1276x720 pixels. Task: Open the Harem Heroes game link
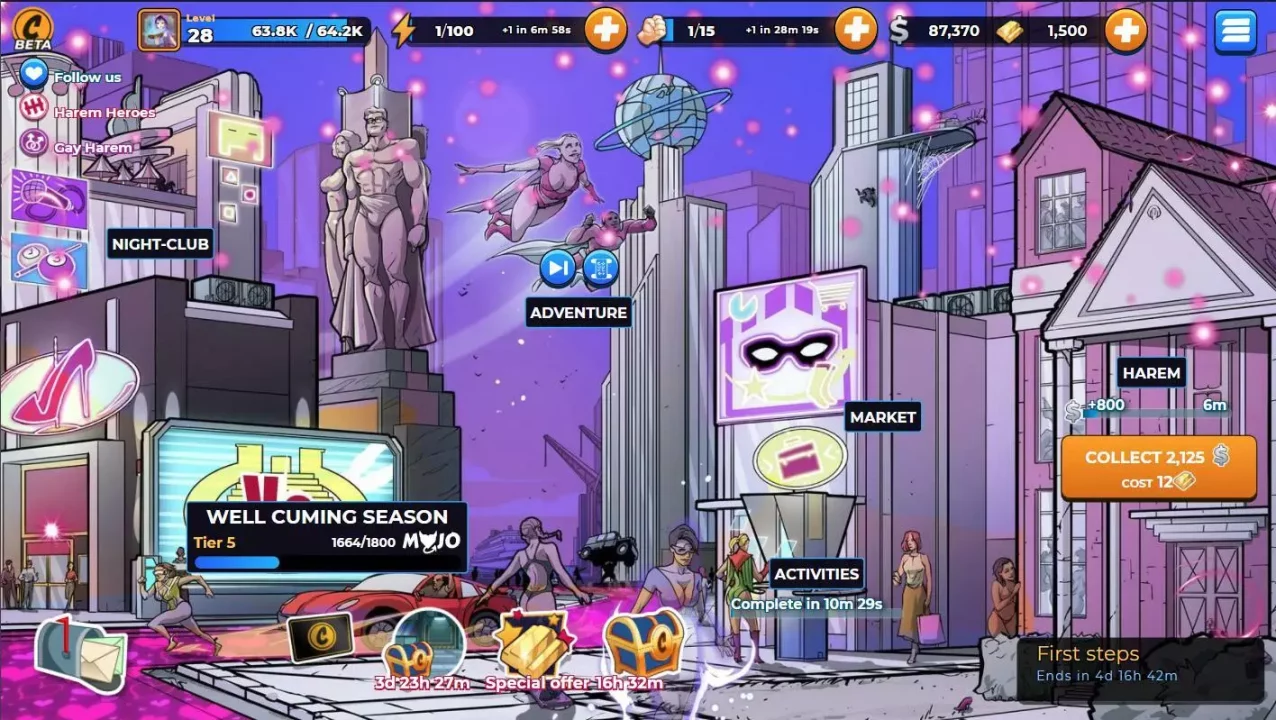tap(104, 112)
